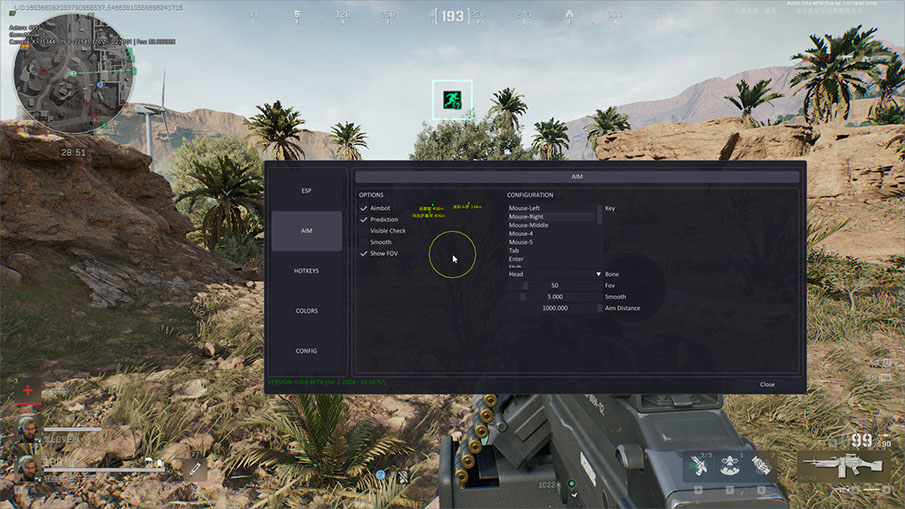Select the AIM section in the sidebar
Viewport: 905px width, 509px height.
click(307, 231)
